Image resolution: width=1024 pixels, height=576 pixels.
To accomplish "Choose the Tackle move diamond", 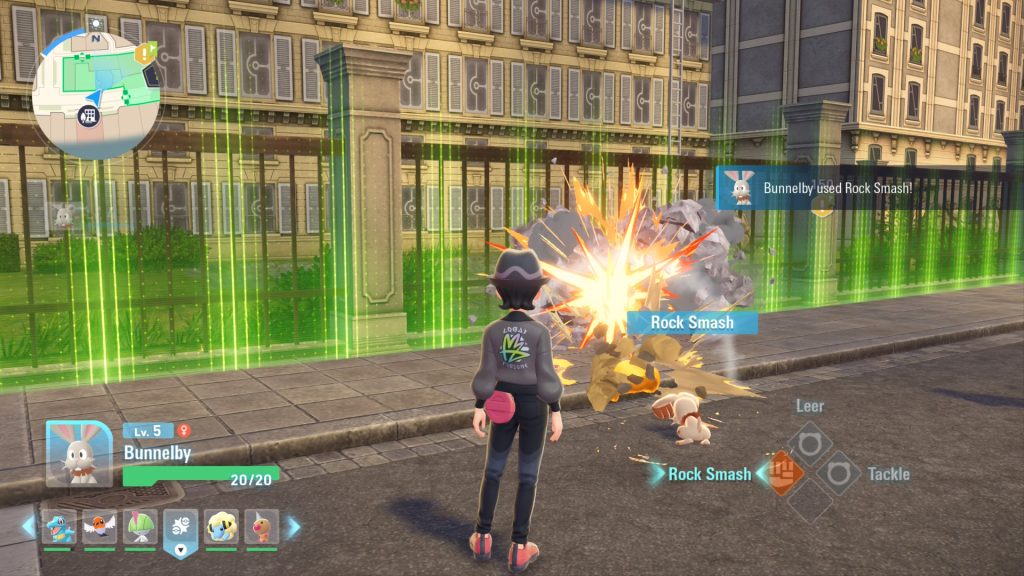I will pyautogui.click(x=838, y=470).
